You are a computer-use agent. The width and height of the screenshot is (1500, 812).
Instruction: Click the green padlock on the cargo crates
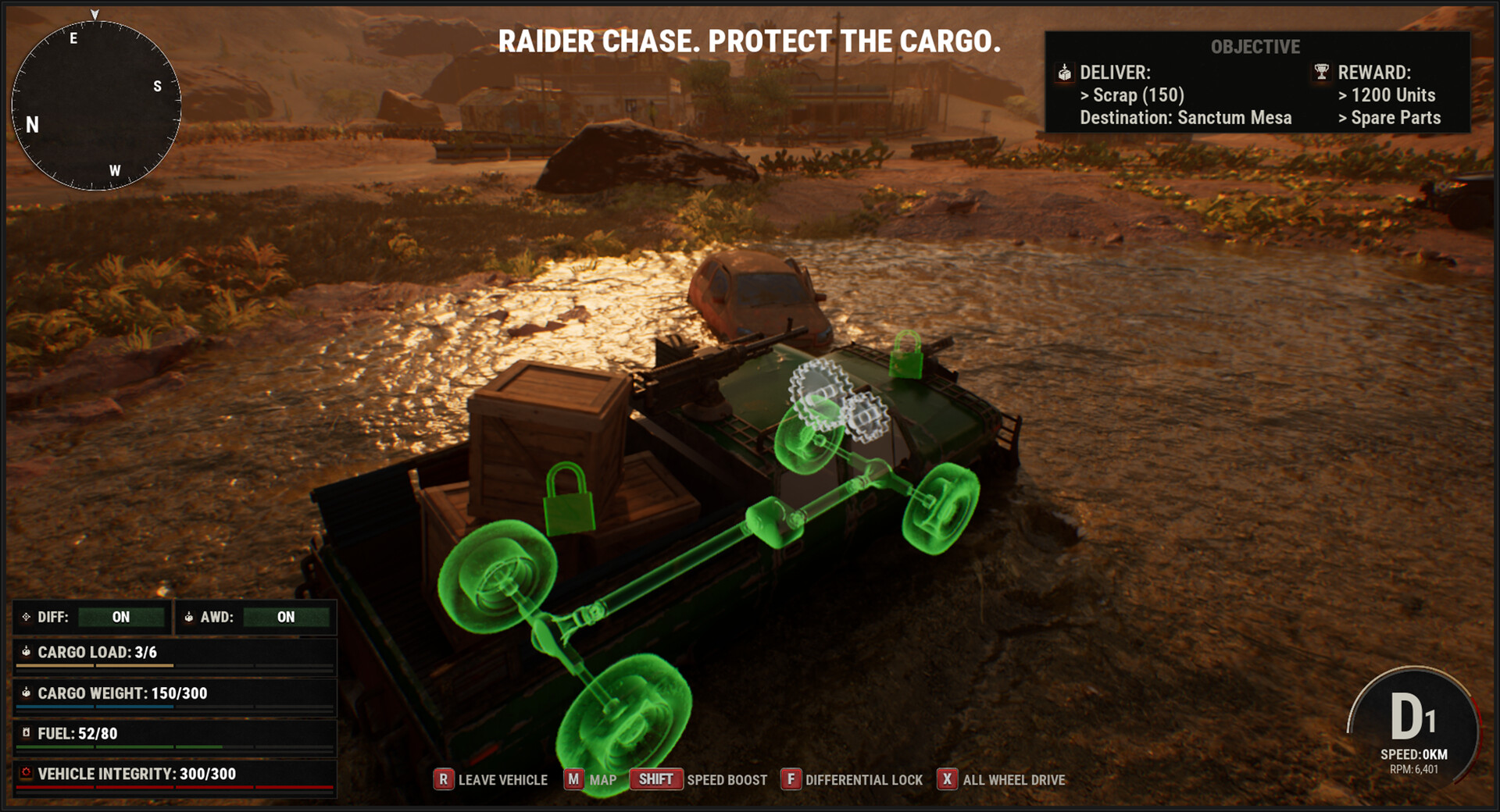(569, 496)
